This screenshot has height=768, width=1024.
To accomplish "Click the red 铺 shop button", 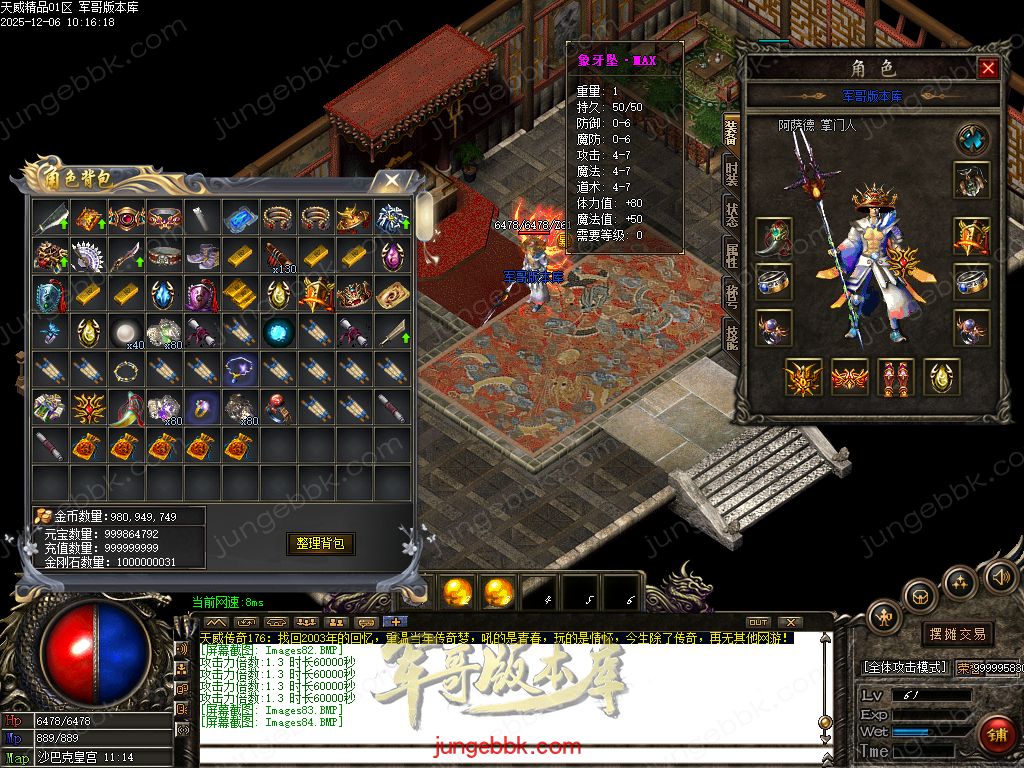I will (x=994, y=733).
